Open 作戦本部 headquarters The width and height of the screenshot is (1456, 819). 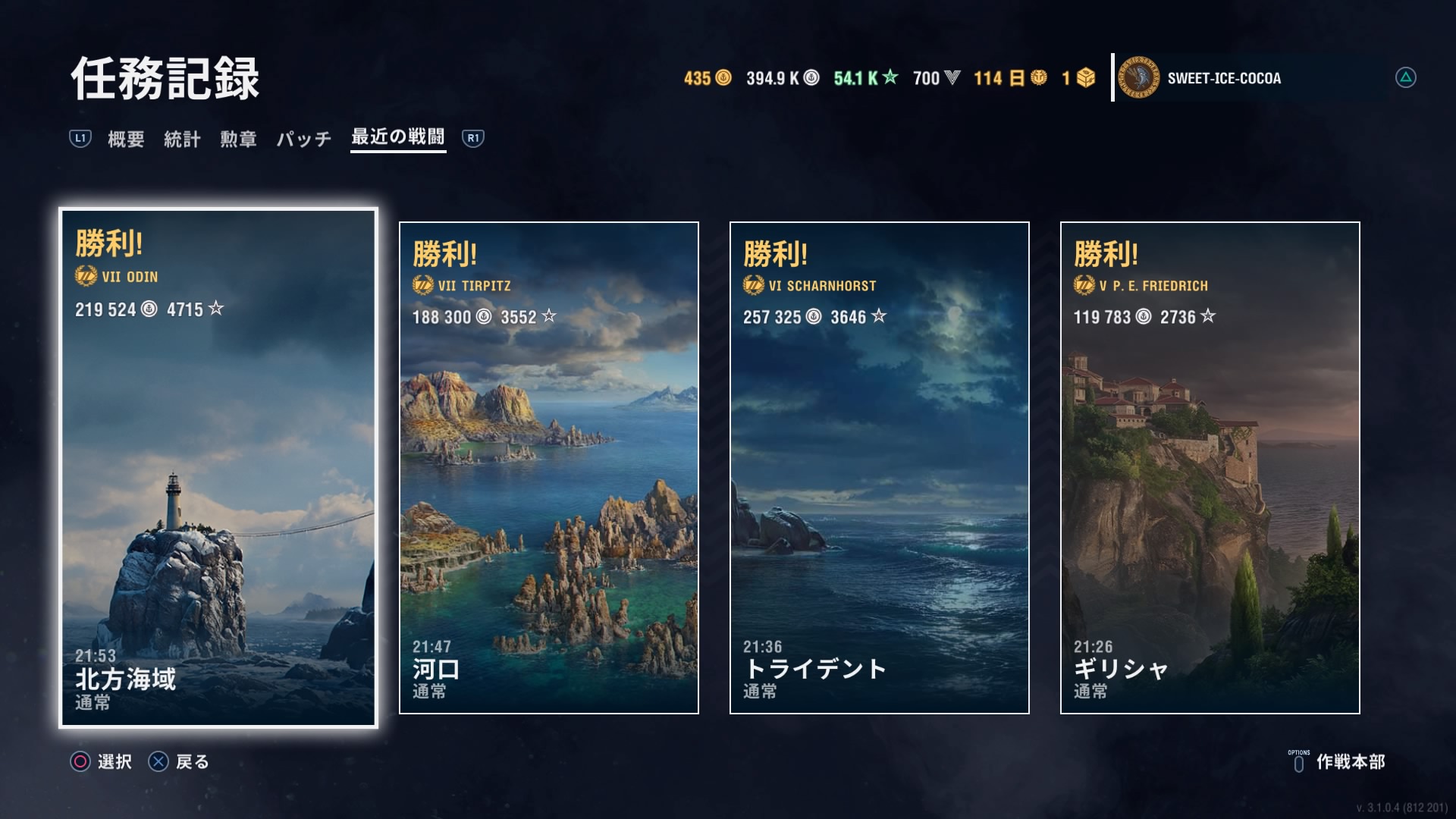(x=1339, y=761)
